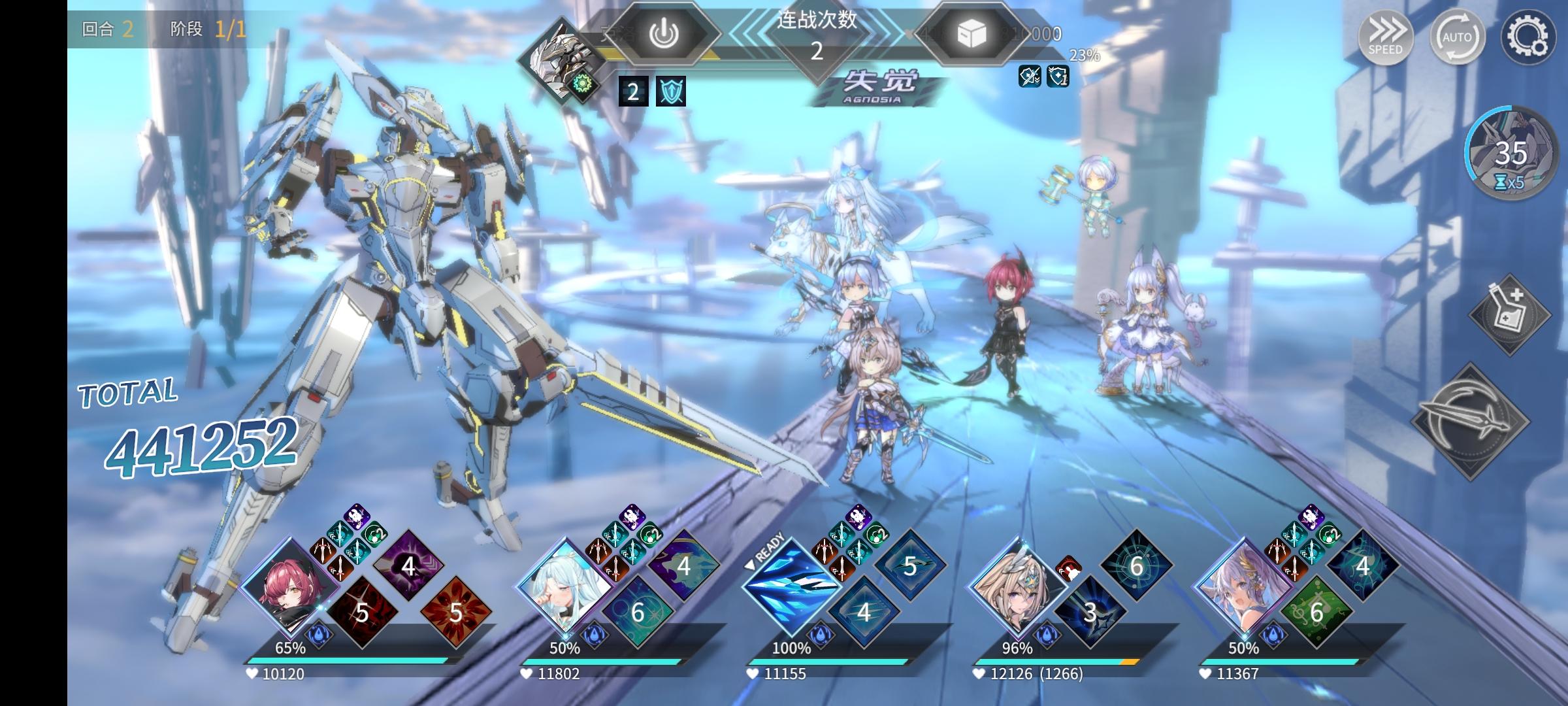Toggle the SPEED battle button

[x=1385, y=37]
